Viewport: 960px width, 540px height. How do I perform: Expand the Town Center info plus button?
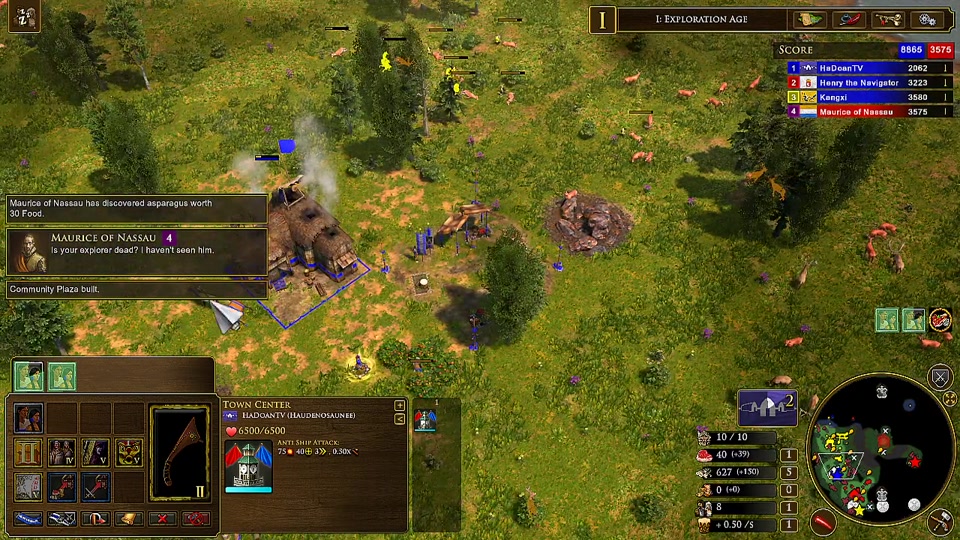[400, 405]
